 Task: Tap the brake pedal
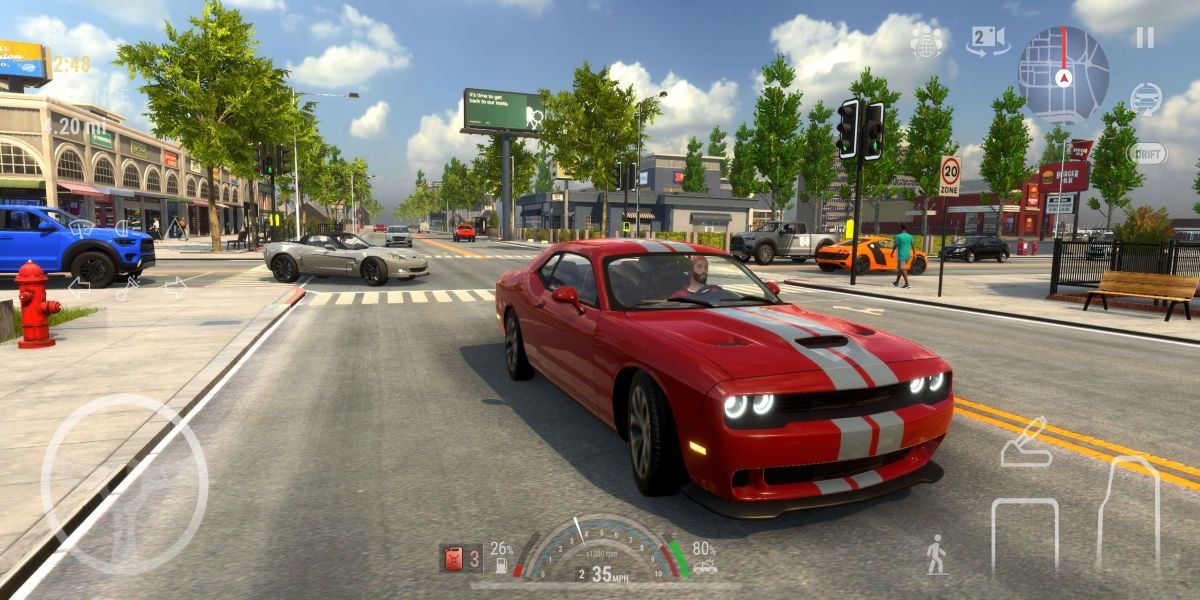(1024, 535)
